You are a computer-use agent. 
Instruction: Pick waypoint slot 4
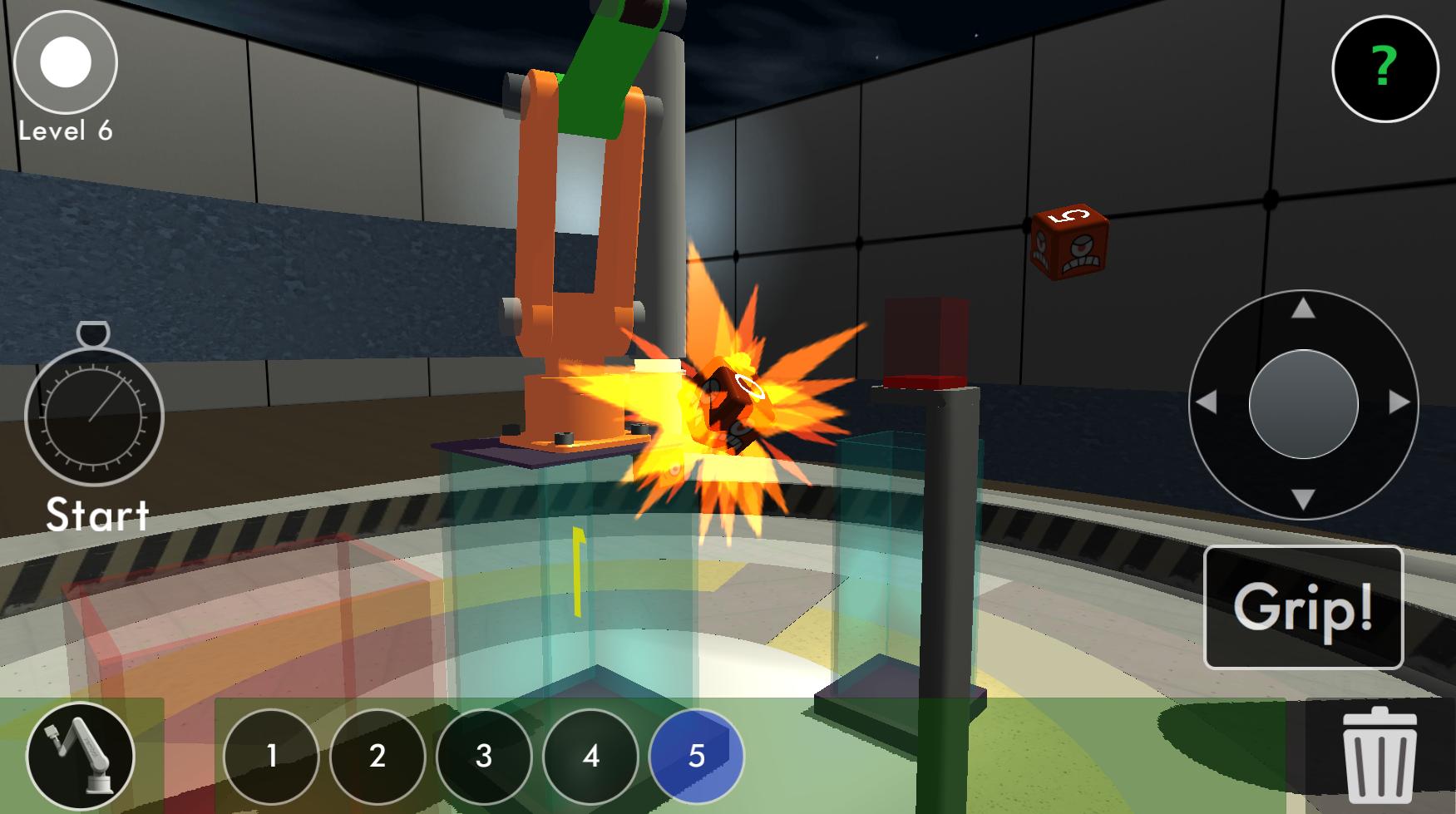[590, 756]
